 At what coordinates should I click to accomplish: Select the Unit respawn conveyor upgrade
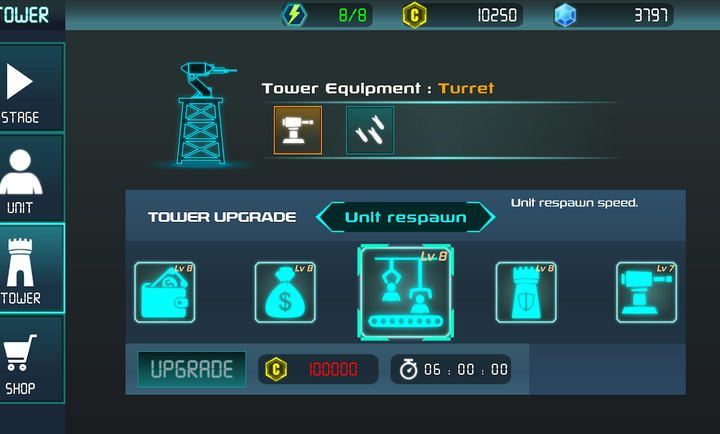[406, 292]
